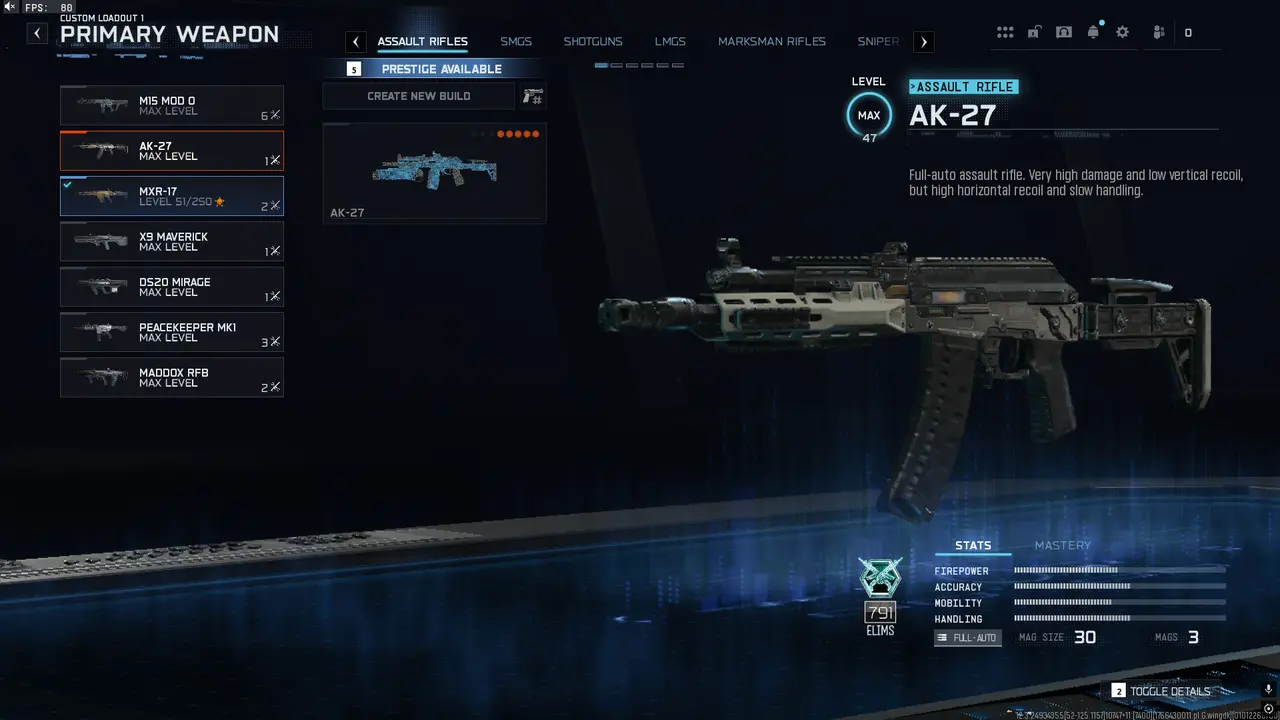Open the apps grid icon

[1005, 31]
